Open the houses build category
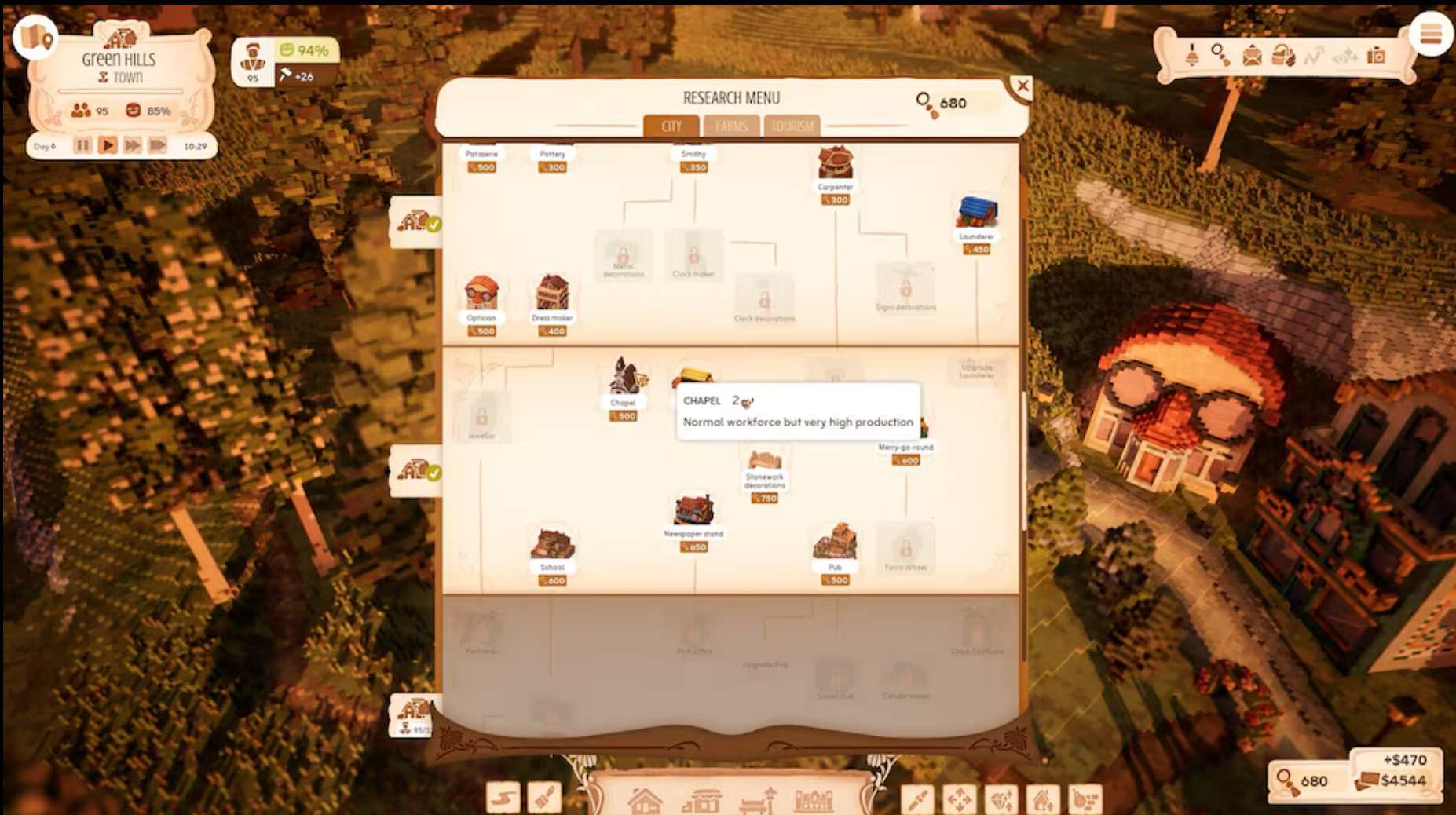This screenshot has height=815, width=1456. pos(646,801)
